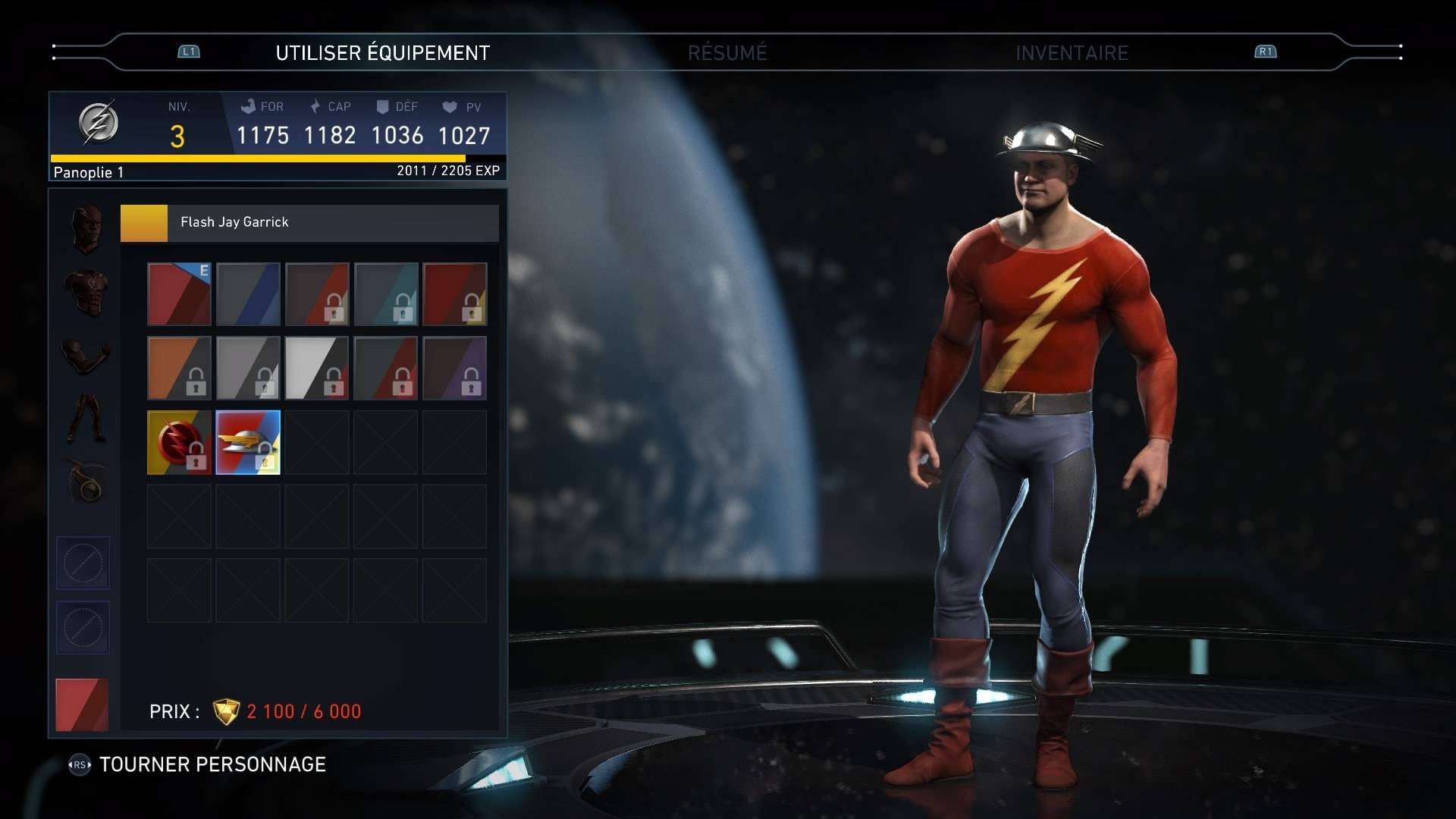Switch to the RÉSUMÉ tab

tap(729, 53)
